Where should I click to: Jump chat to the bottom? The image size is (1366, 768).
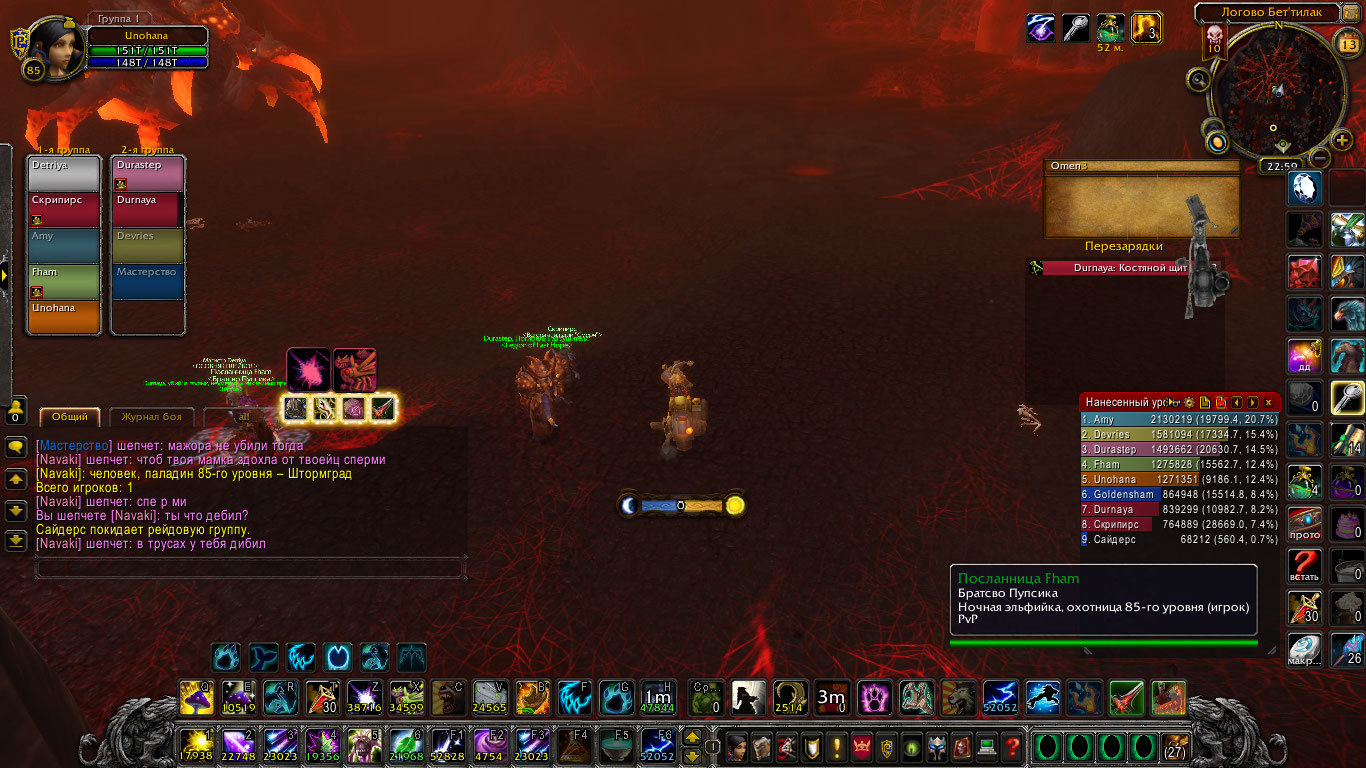point(16,540)
